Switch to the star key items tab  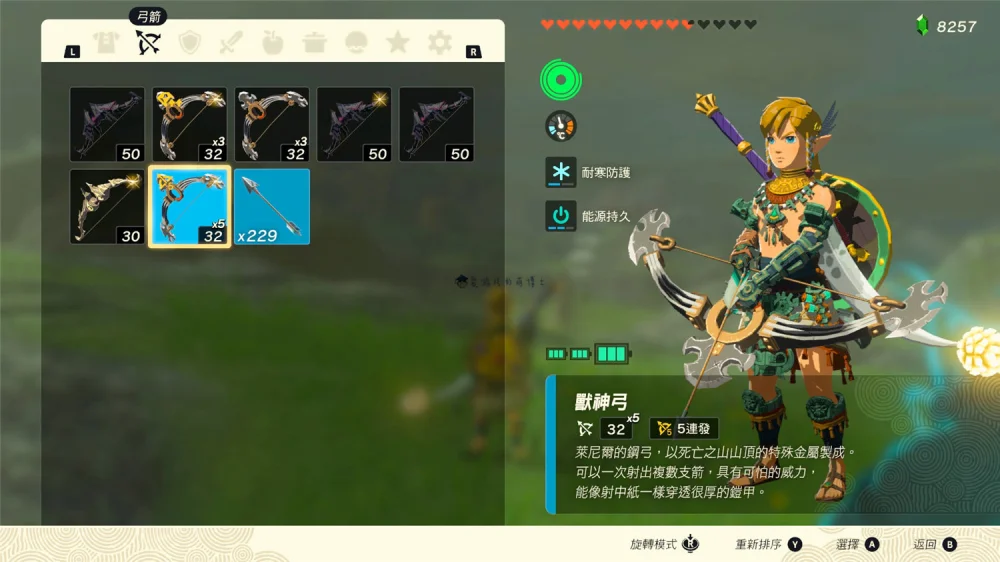click(397, 43)
